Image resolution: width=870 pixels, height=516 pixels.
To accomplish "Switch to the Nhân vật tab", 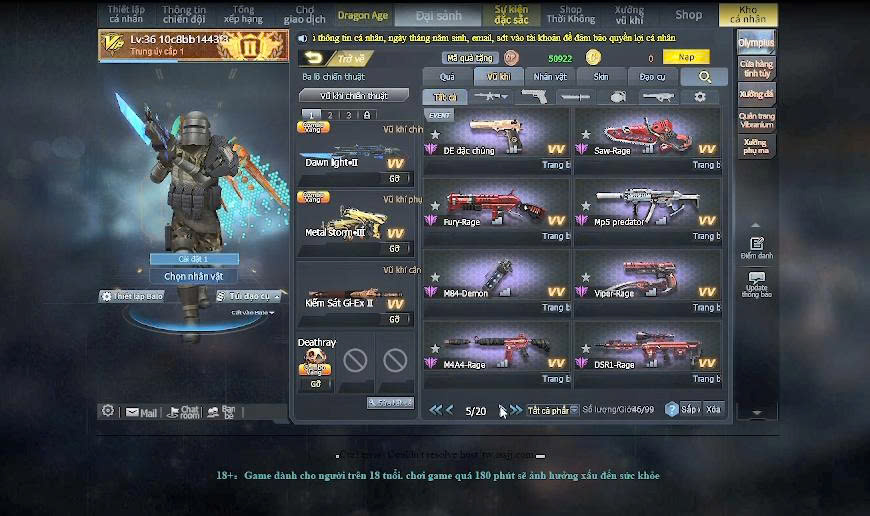I will point(549,77).
